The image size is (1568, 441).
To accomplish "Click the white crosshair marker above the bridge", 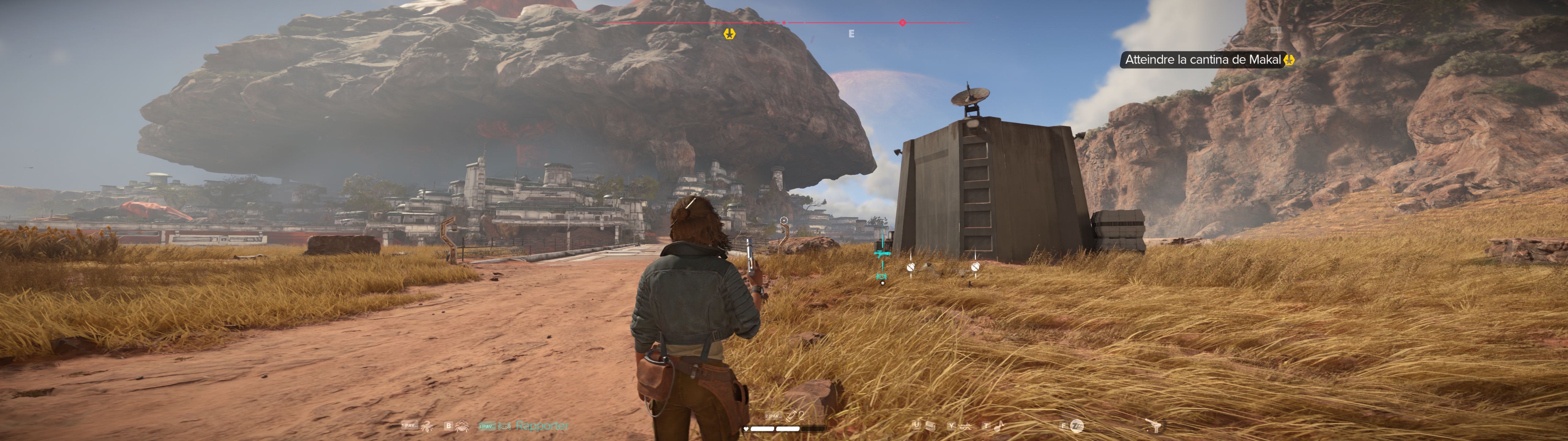I will click(x=784, y=221).
